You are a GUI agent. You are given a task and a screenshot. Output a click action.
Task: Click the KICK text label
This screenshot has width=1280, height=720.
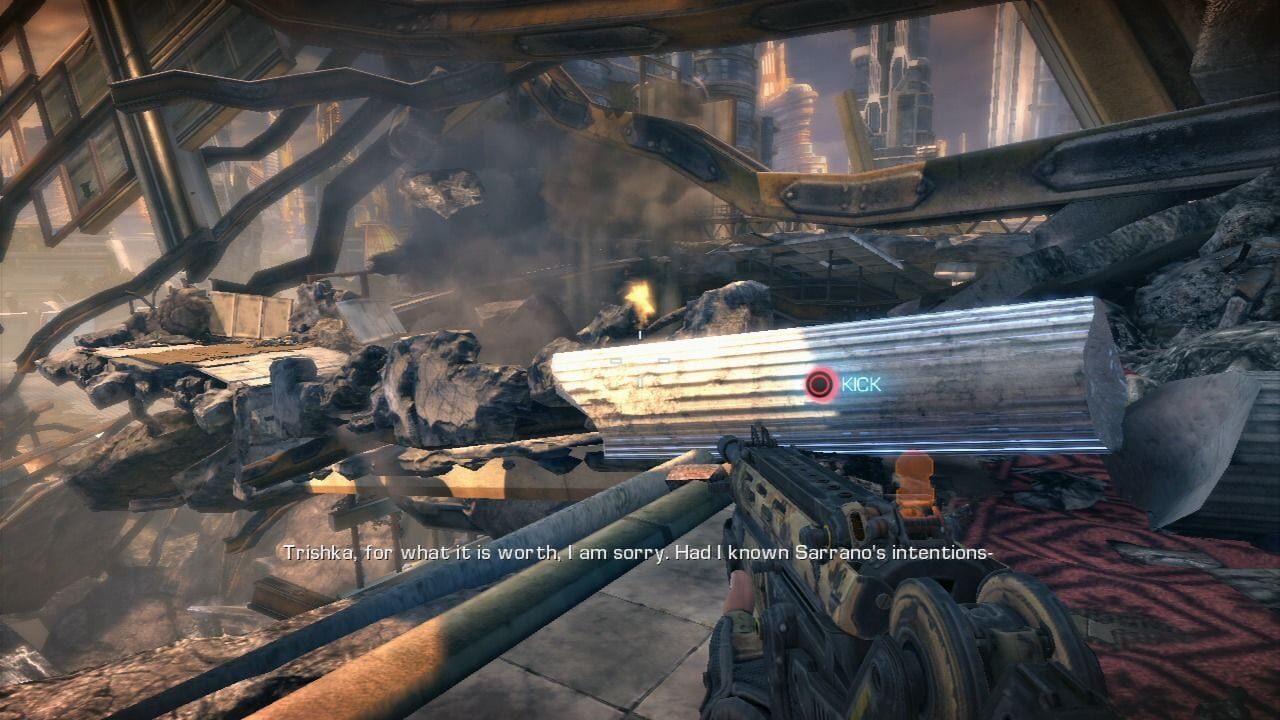[862, 383]
